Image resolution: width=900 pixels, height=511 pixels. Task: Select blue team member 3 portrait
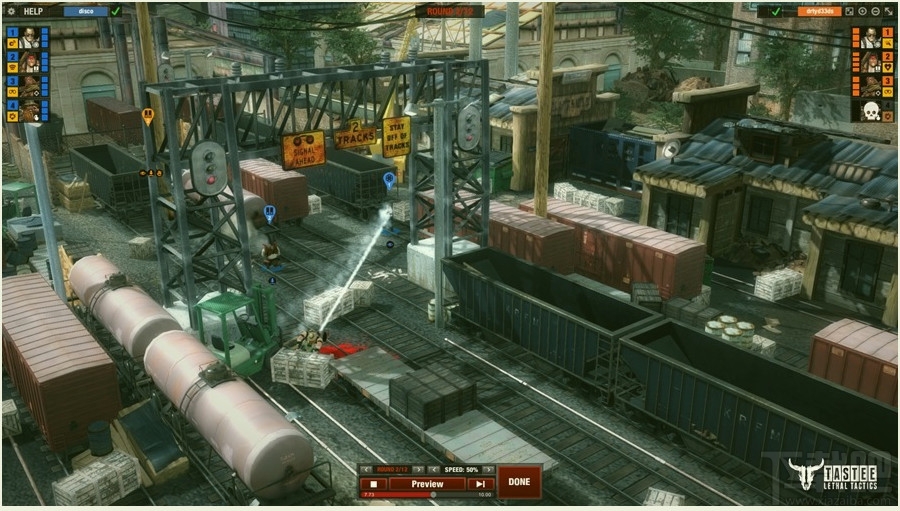[x=28, y=85]
